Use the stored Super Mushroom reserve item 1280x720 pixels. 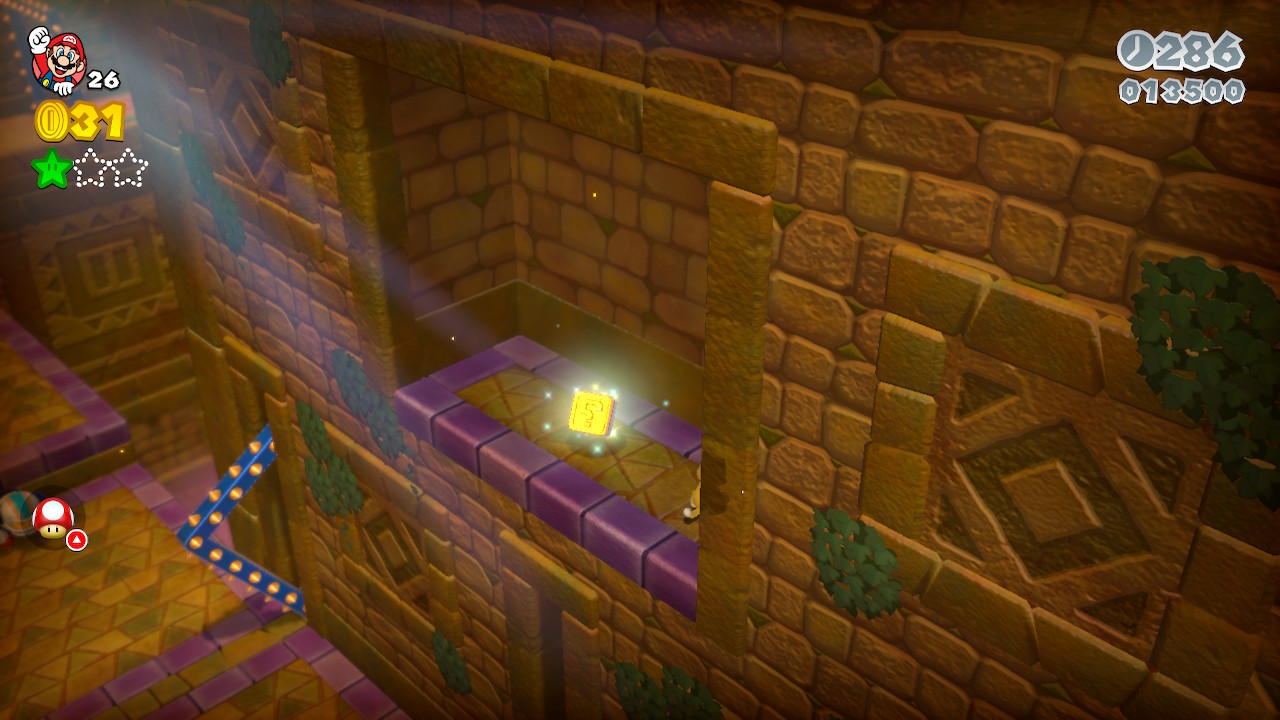click(x=52, y=518)
